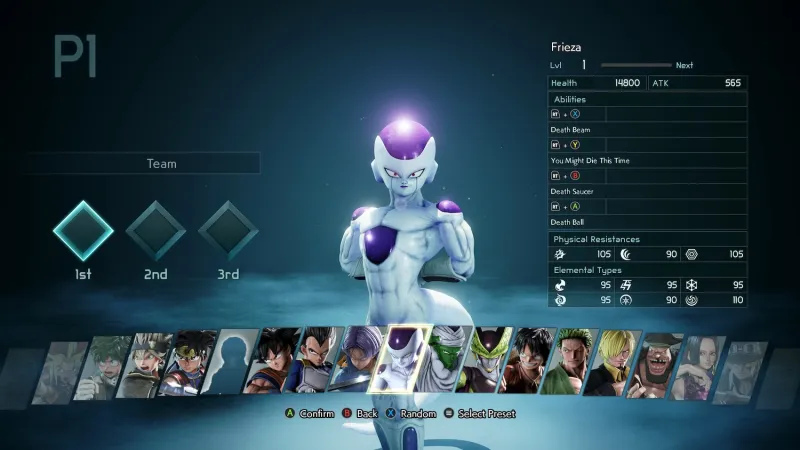800x450 pixels.
Task: Select the 1st team slot diamond
Action: tap(83, 231)
